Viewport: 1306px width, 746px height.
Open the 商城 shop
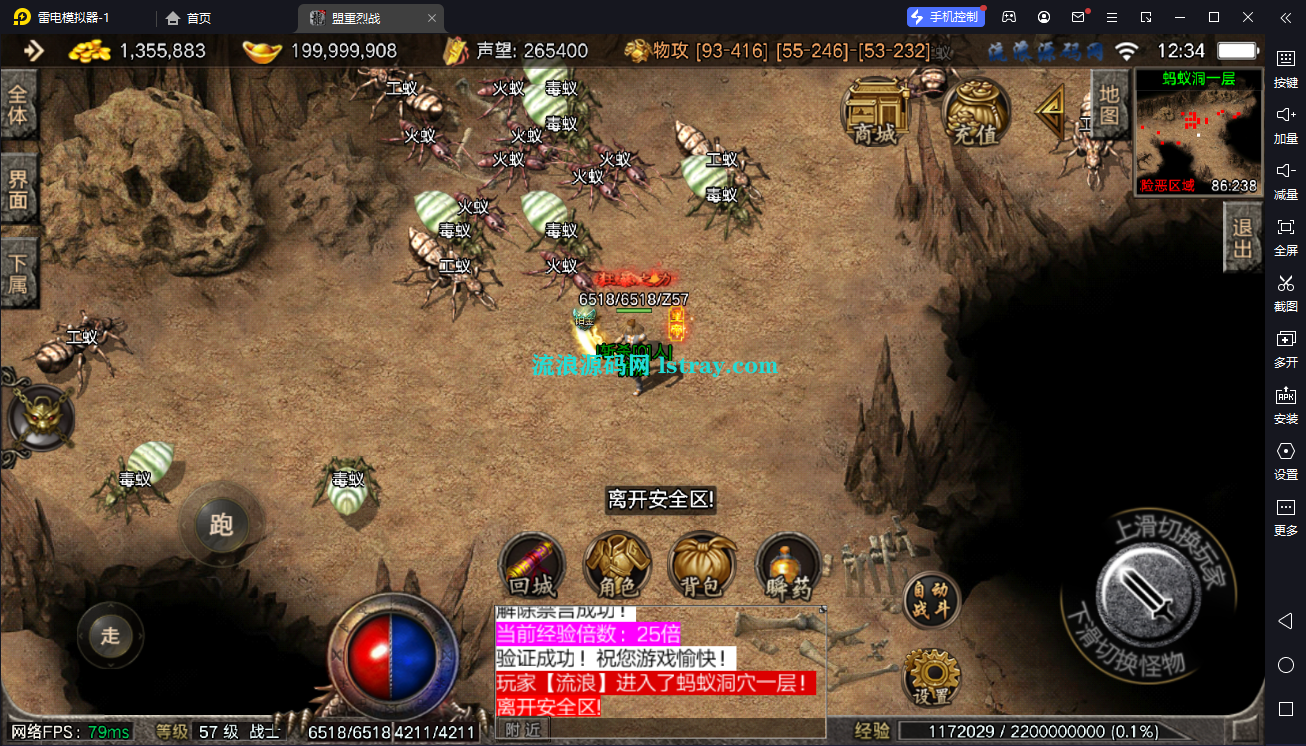(x=875, y=112)
